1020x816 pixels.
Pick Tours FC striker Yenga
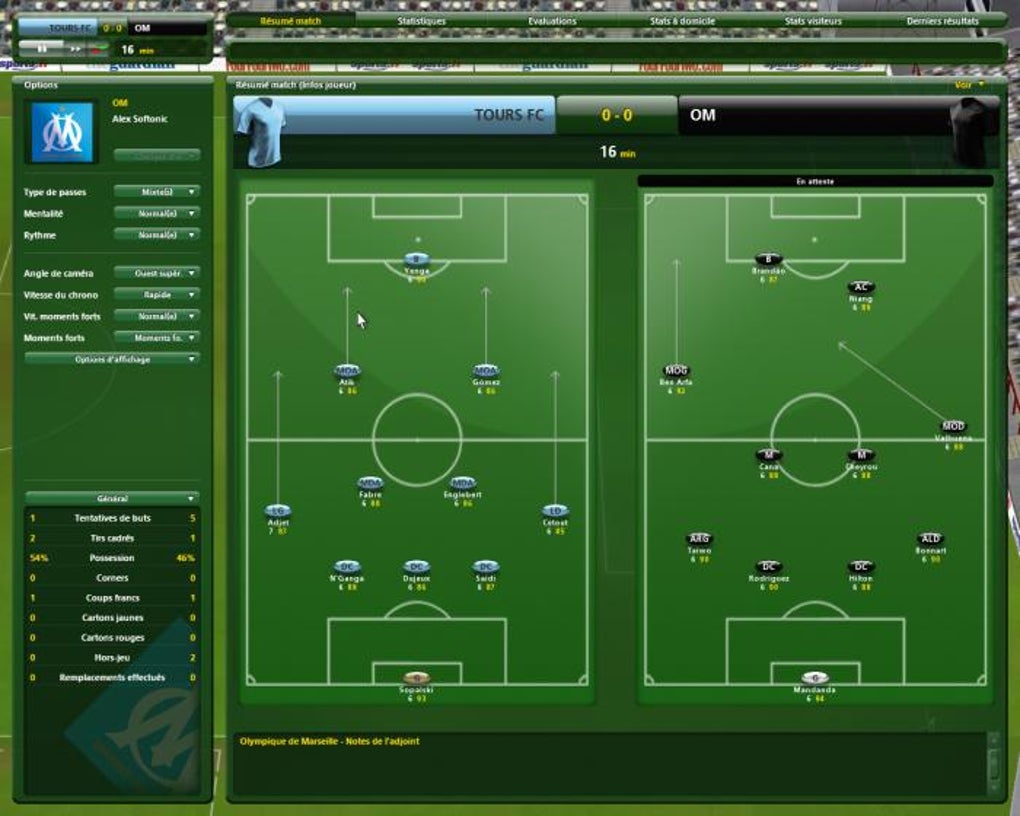[x=417, y=259]
